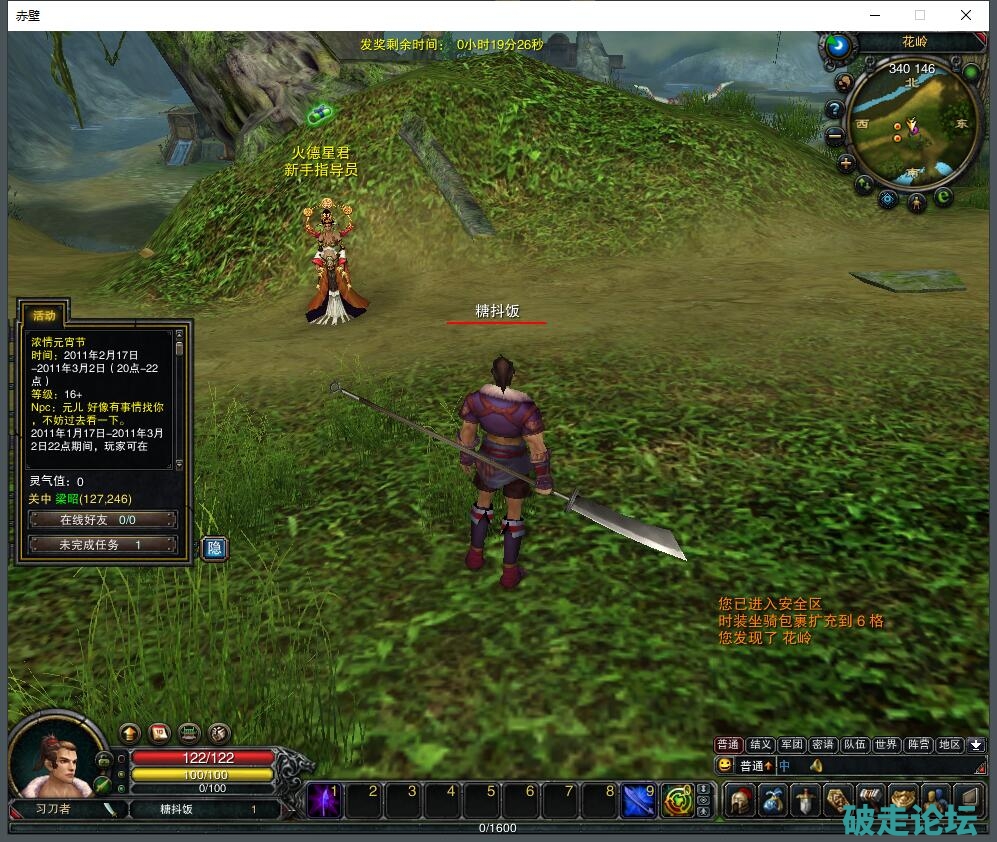Hide the activity panel with 隐 button
The image size is (997, 842).
tap(214, 548)
